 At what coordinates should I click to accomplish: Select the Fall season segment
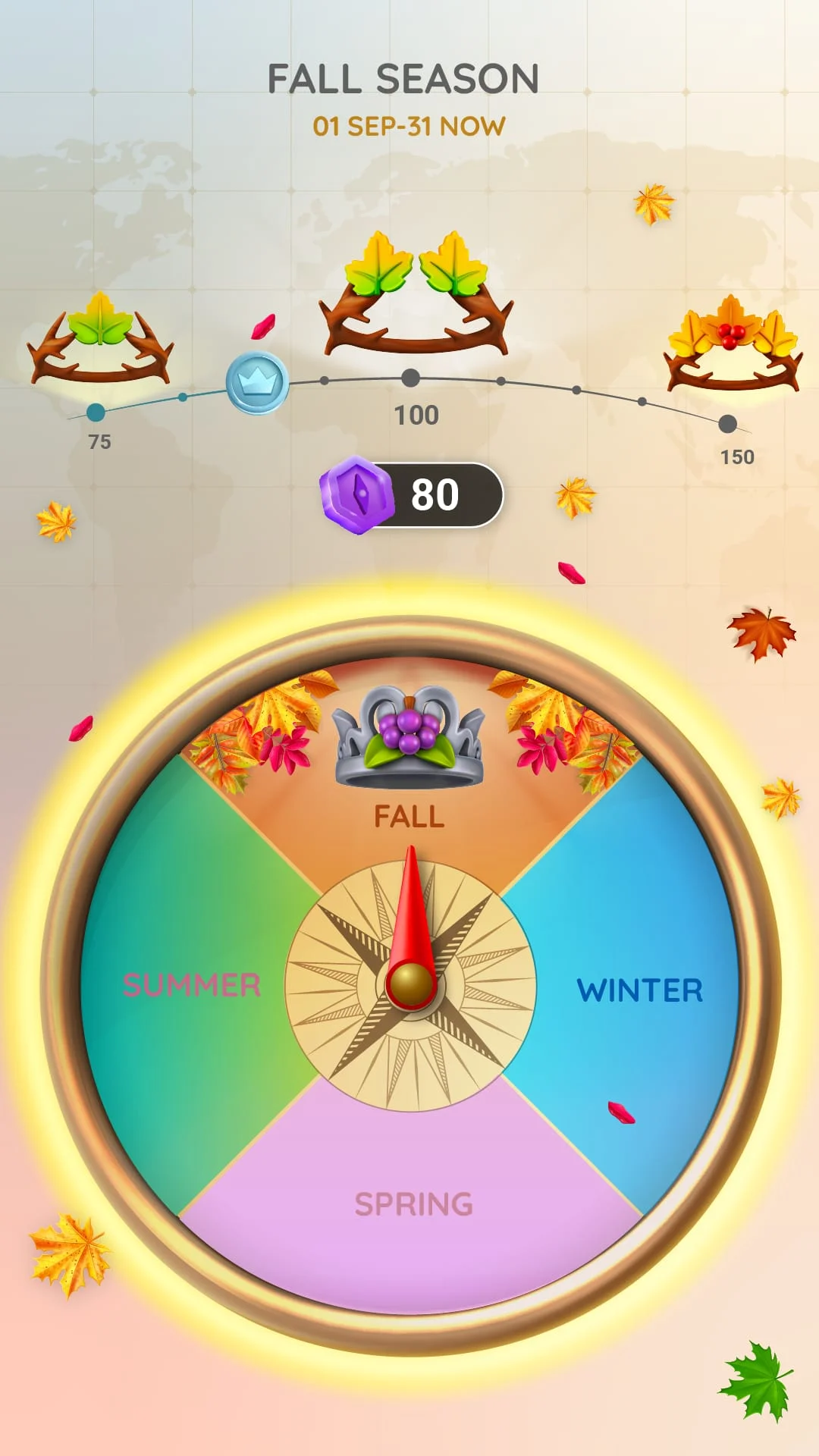pyautogui.click(x=409, y=817)
